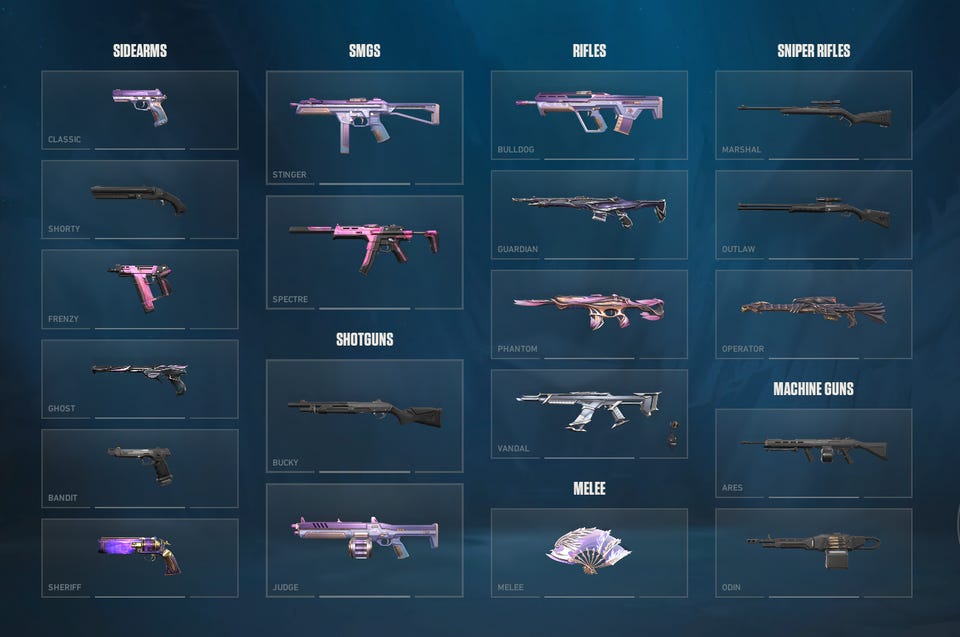
Task: Select the Bandit pistol slot
Action: coord(140,468)
